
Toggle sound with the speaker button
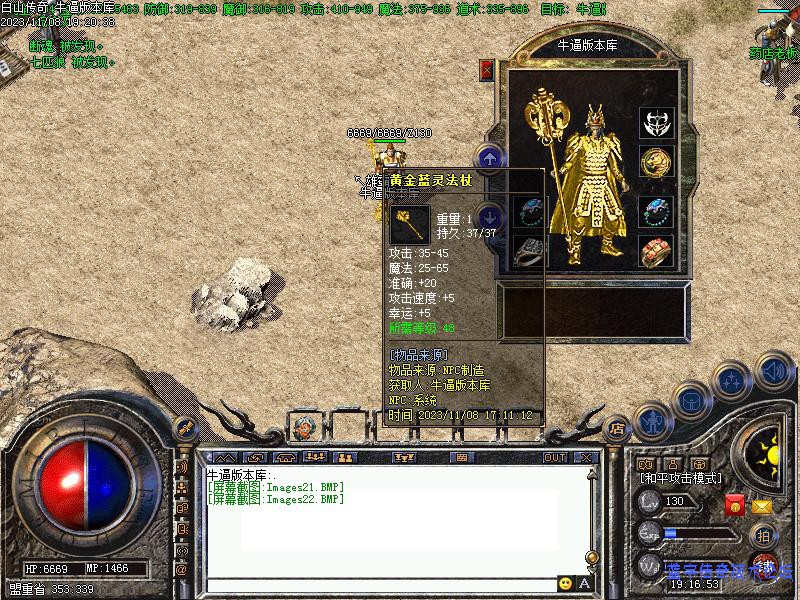pyautogui.click(x=773, y=371)
